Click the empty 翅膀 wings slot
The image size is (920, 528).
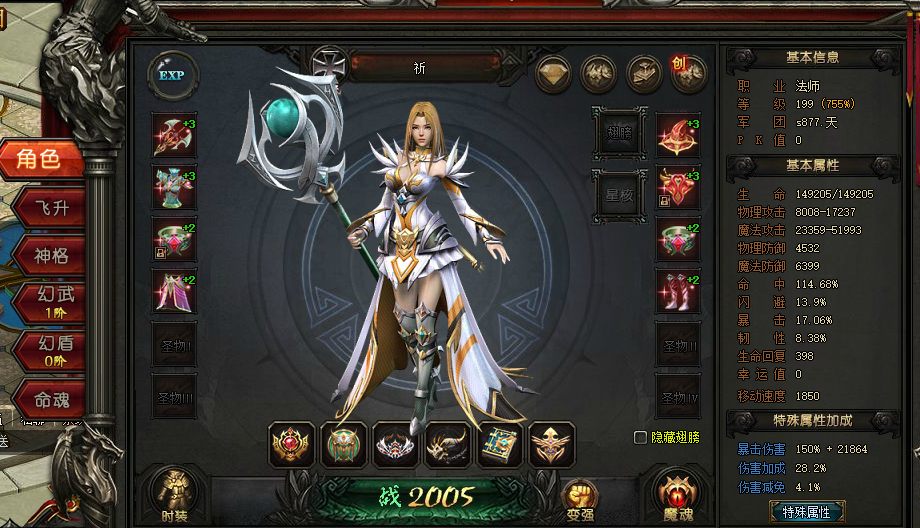(619, 132)
